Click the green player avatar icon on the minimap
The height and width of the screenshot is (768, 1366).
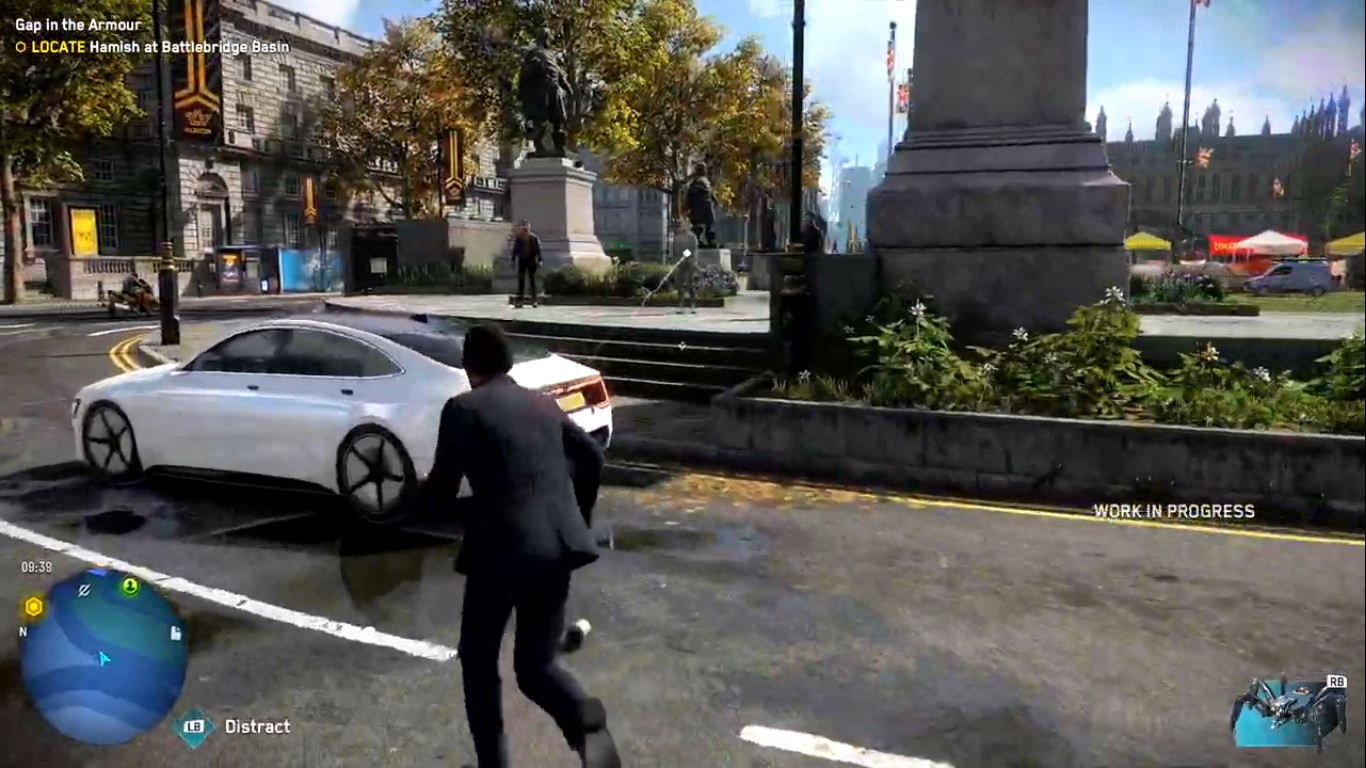pyautogui.click(x=130, y=587)
